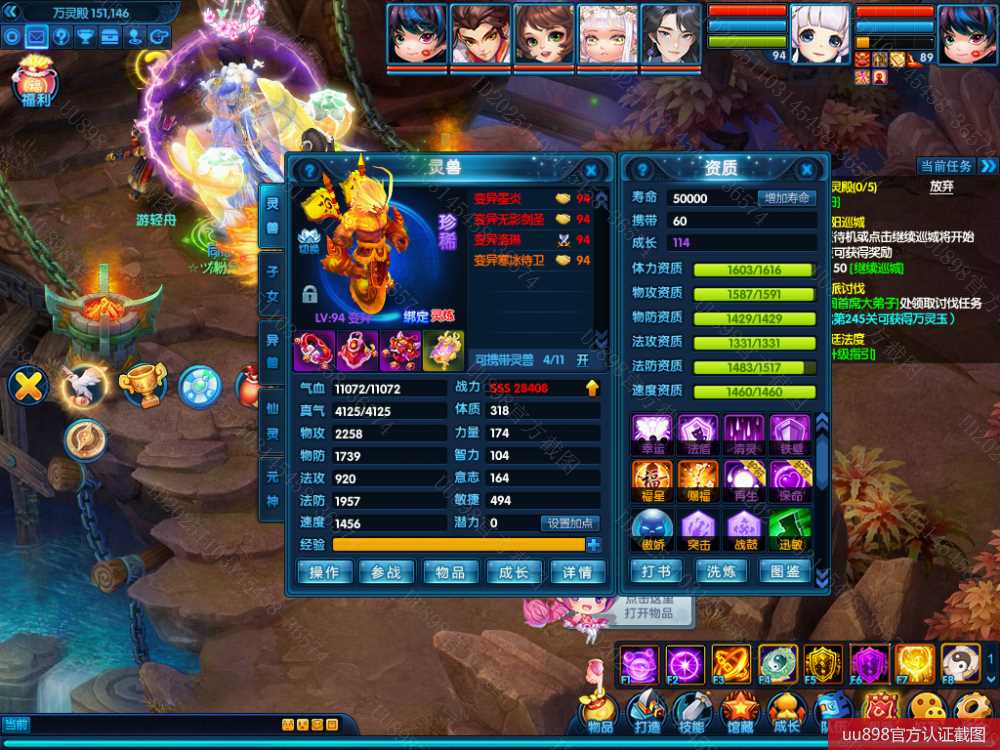The image size is (1000, 750).
Task: Open the 打书 skill book button
Action: pyautogui.click(x=655, y=572)
